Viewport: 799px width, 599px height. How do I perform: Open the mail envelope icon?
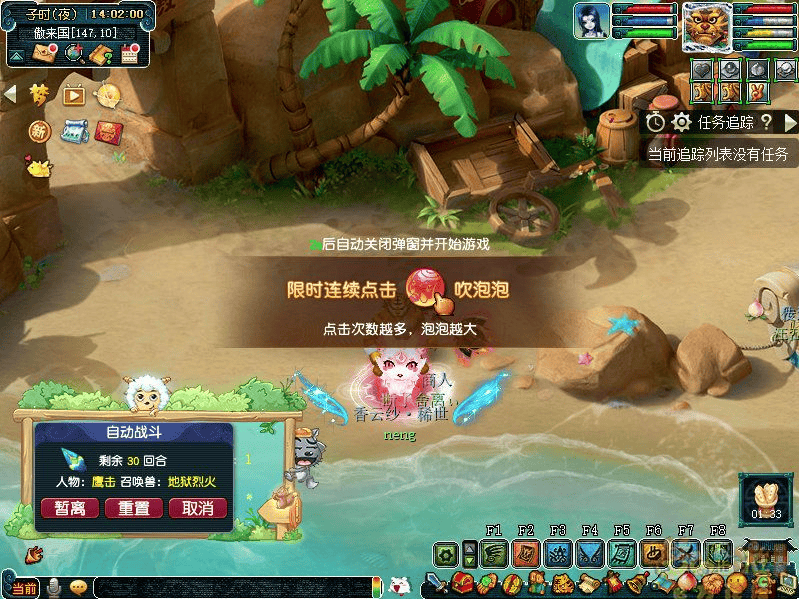pos(45,54)
